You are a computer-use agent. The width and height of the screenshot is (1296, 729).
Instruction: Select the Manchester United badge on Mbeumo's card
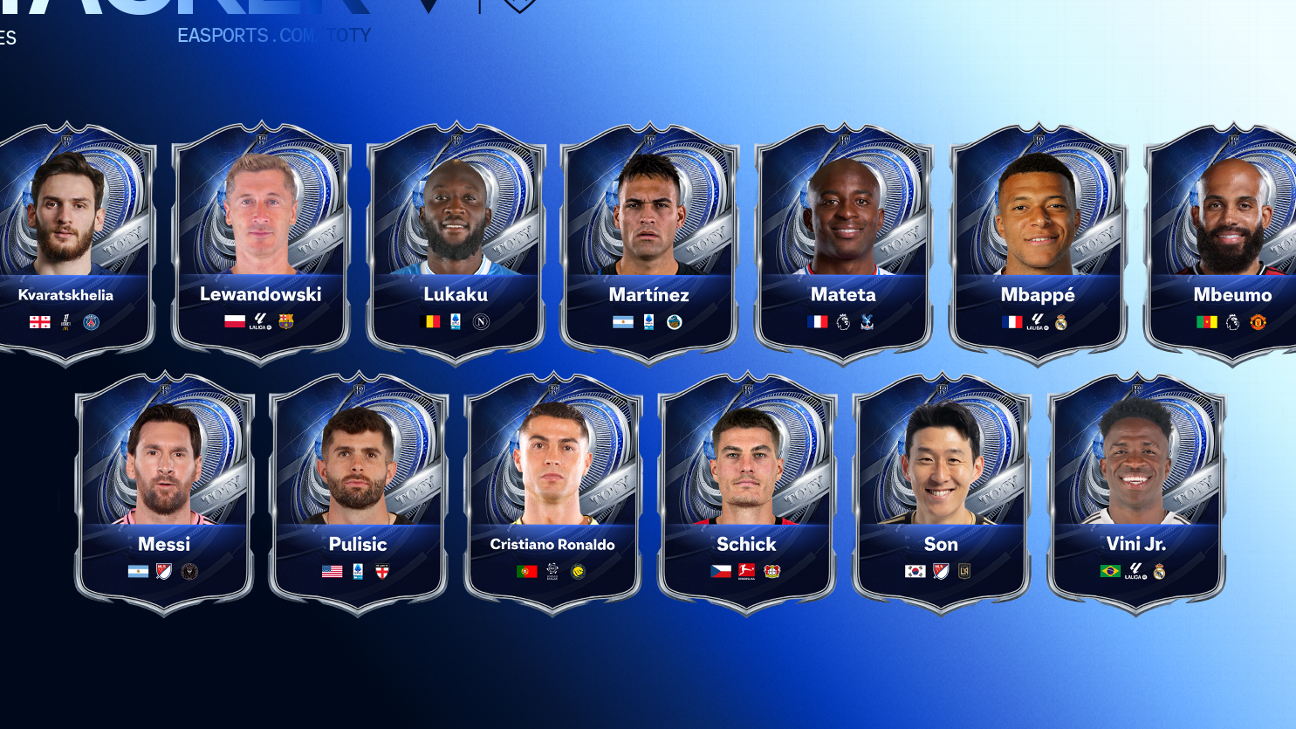tap(1258, 322)
